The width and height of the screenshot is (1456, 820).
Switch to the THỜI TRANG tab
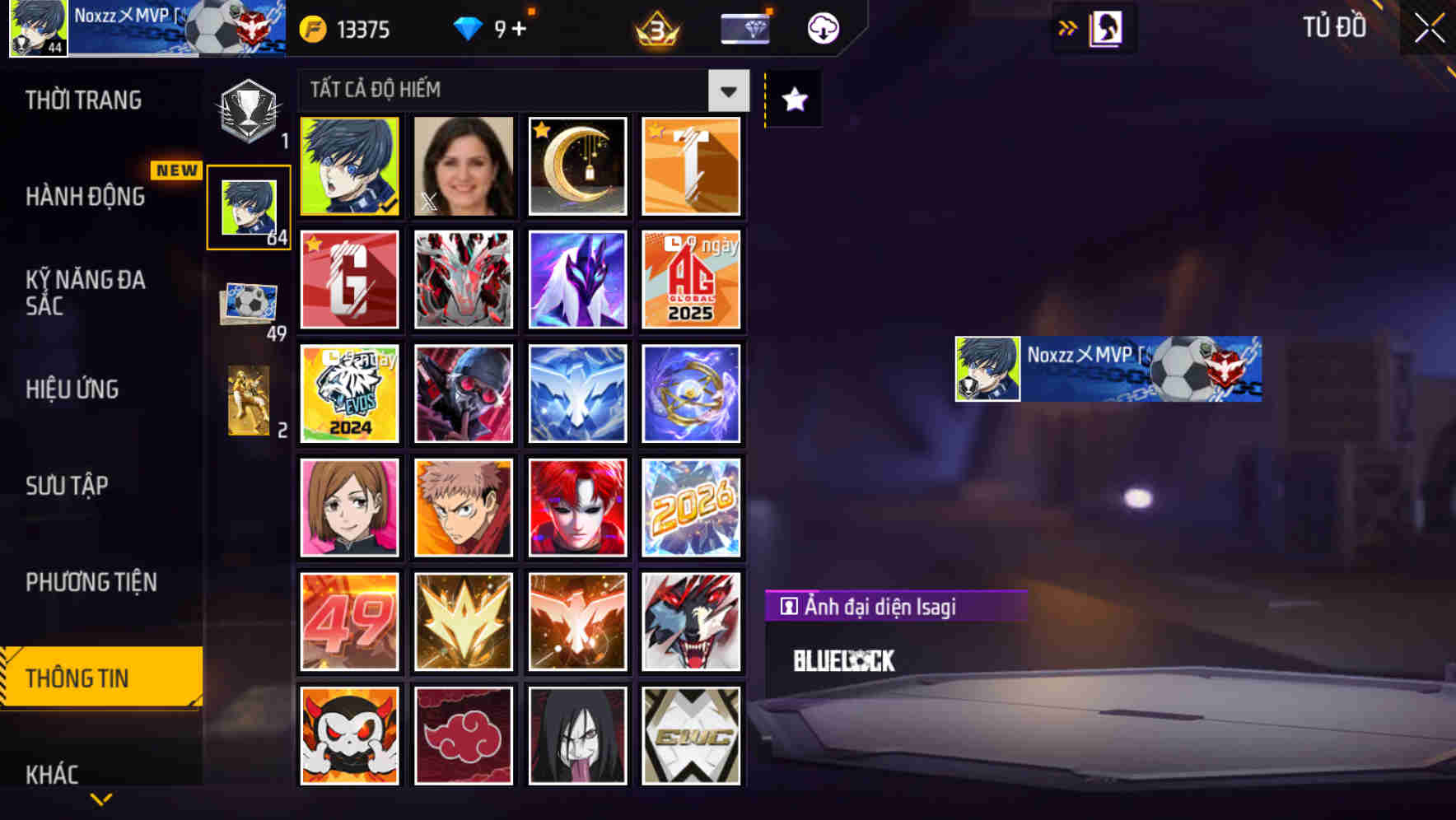82,100
